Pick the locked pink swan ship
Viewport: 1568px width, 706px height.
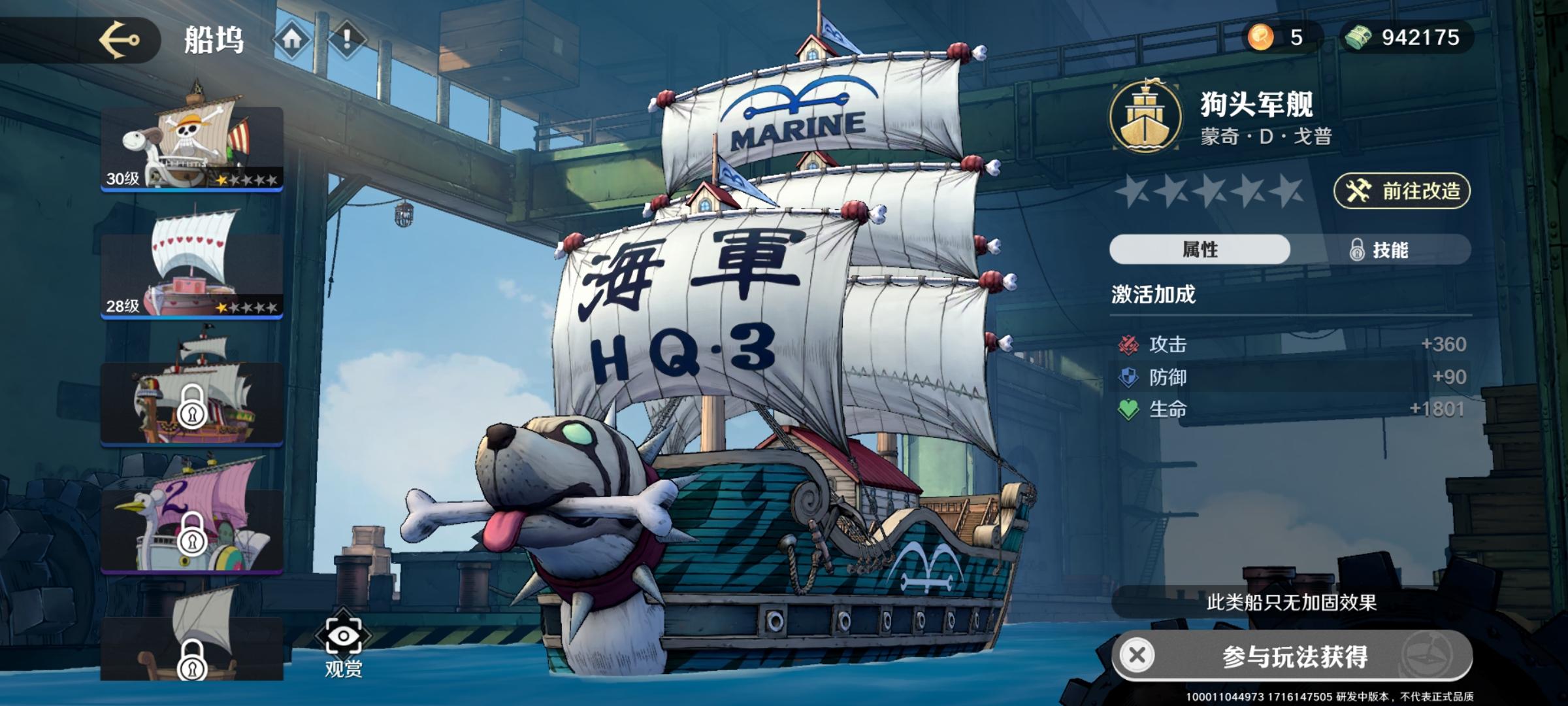(x=191, y=529)
